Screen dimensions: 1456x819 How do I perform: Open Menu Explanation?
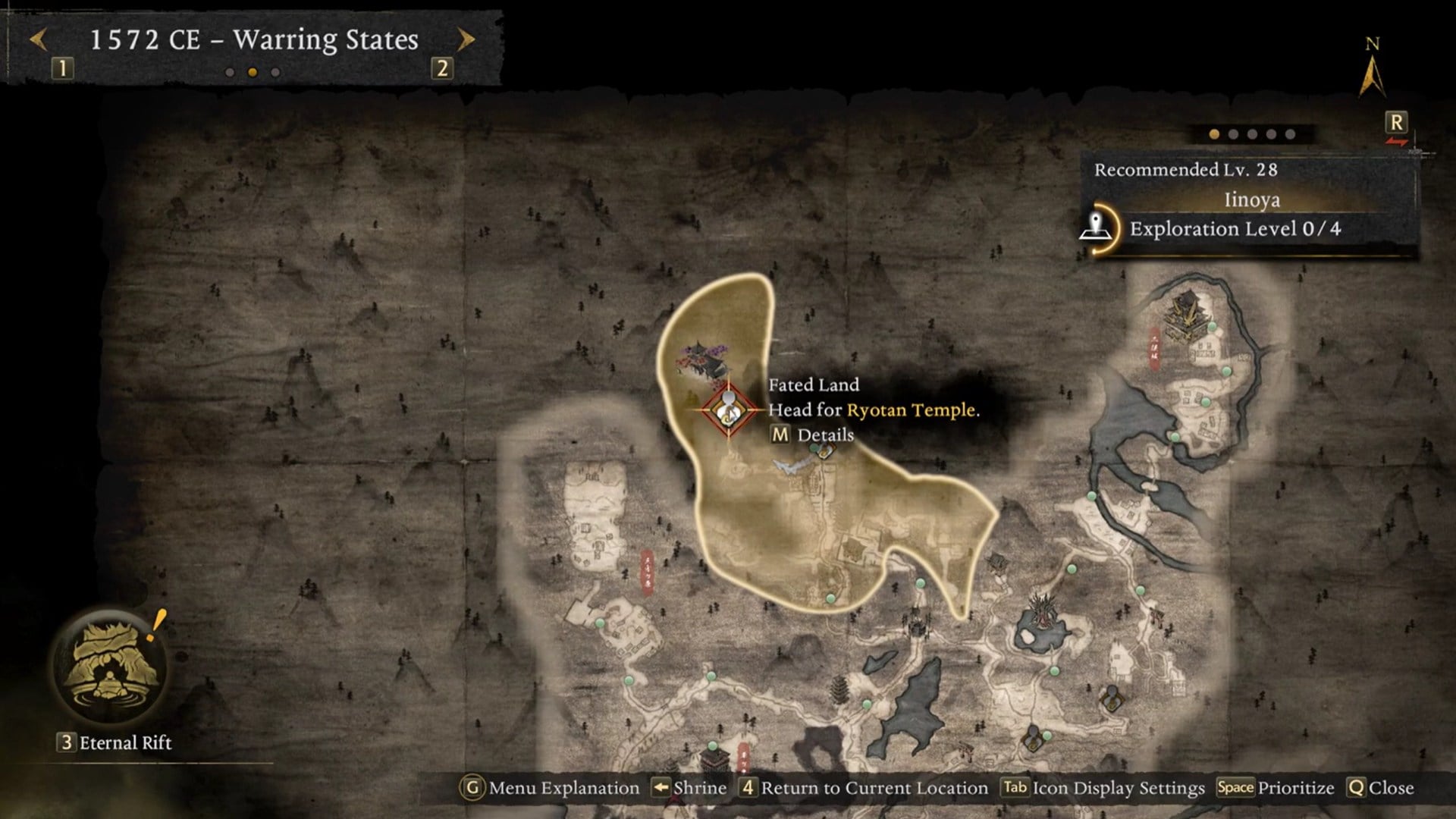click(551, 788)
